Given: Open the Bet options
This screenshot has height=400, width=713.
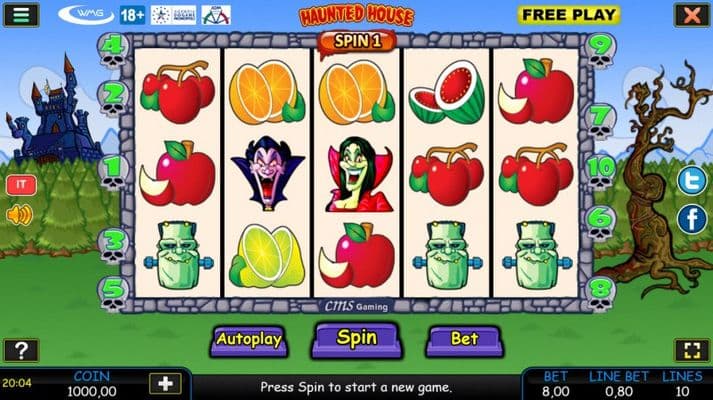Looking at the screenshot, I should point(464,339).
